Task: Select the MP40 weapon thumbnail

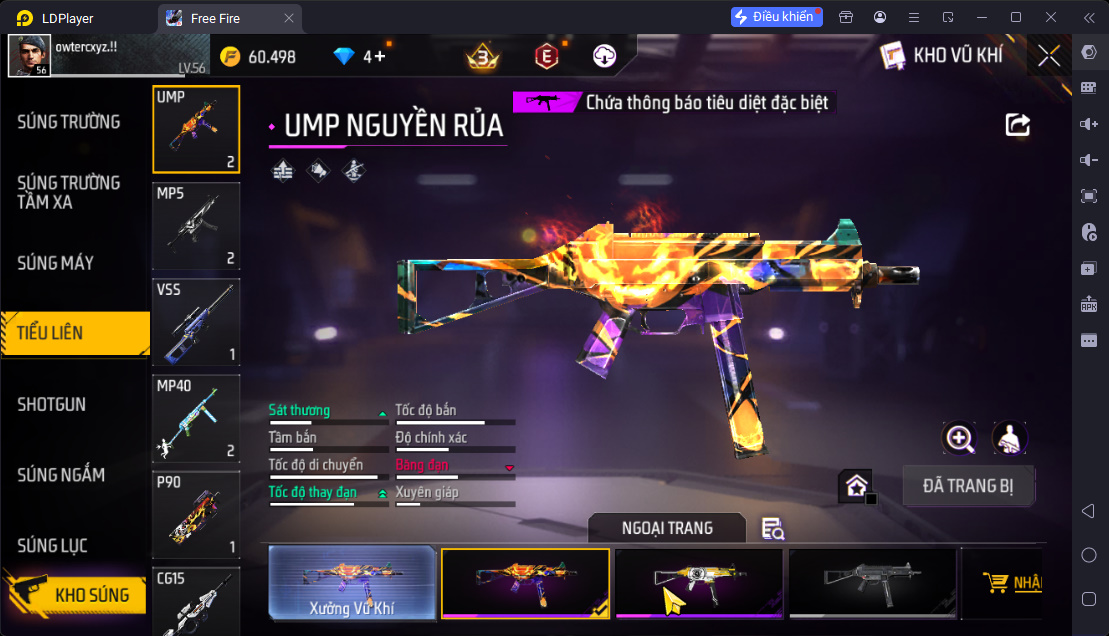Action: click(196, 418)
